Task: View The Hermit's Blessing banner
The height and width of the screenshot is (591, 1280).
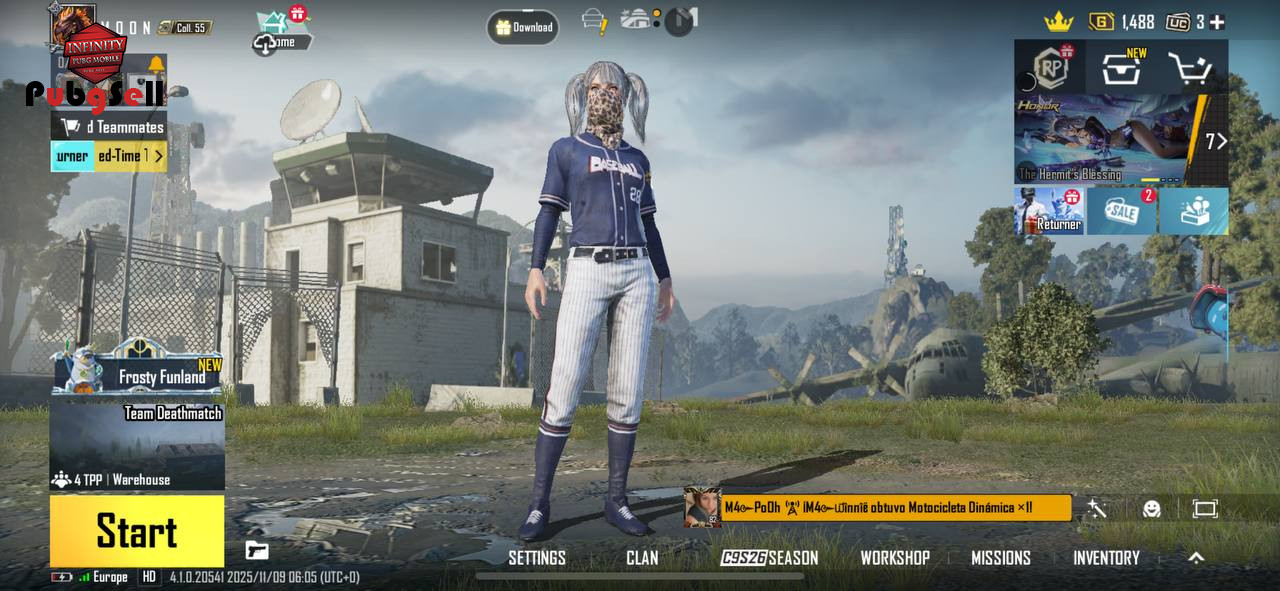Action: point(1110,140)
